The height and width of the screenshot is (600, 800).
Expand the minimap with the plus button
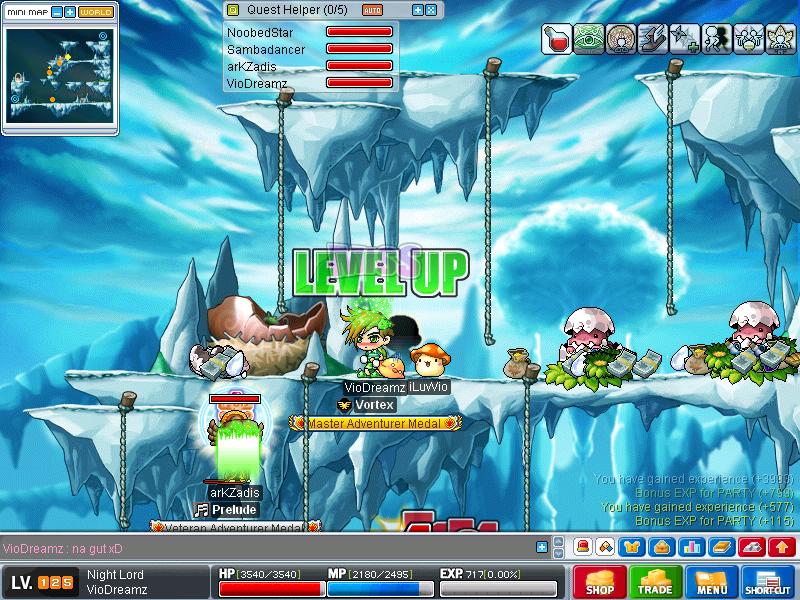[70, 12]
